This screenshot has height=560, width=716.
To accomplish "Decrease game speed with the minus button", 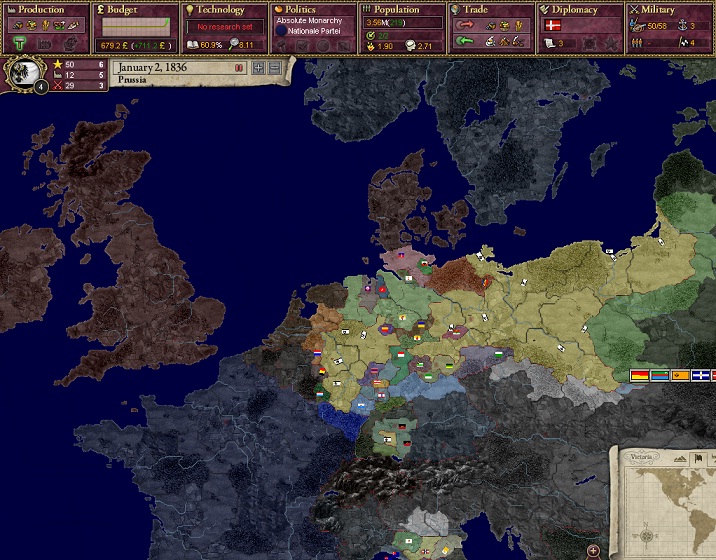I will [x=274, y=67].
